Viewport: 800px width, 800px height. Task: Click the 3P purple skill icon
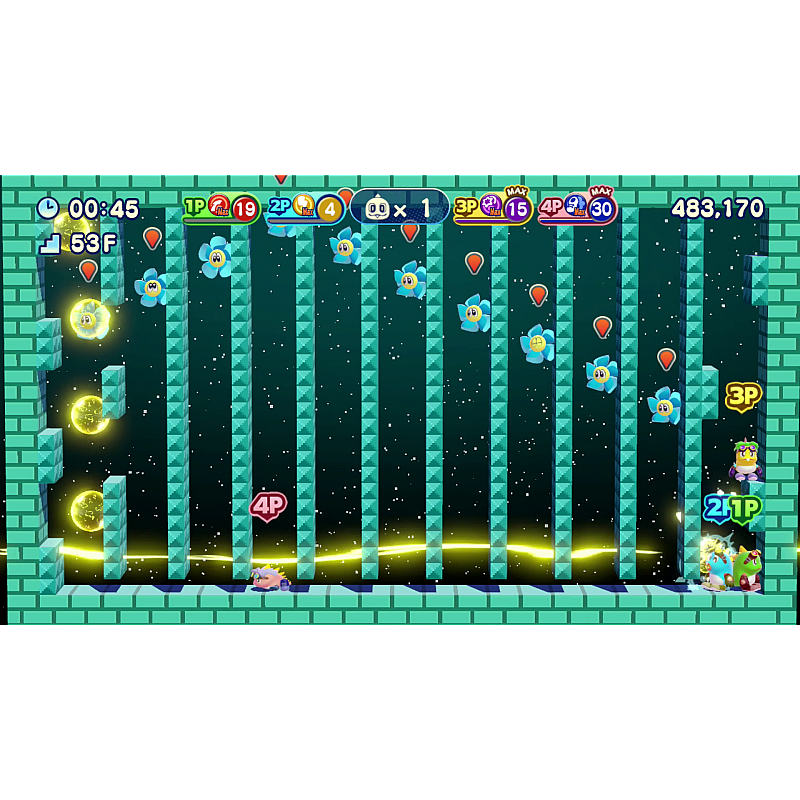[x=491, y=206]
